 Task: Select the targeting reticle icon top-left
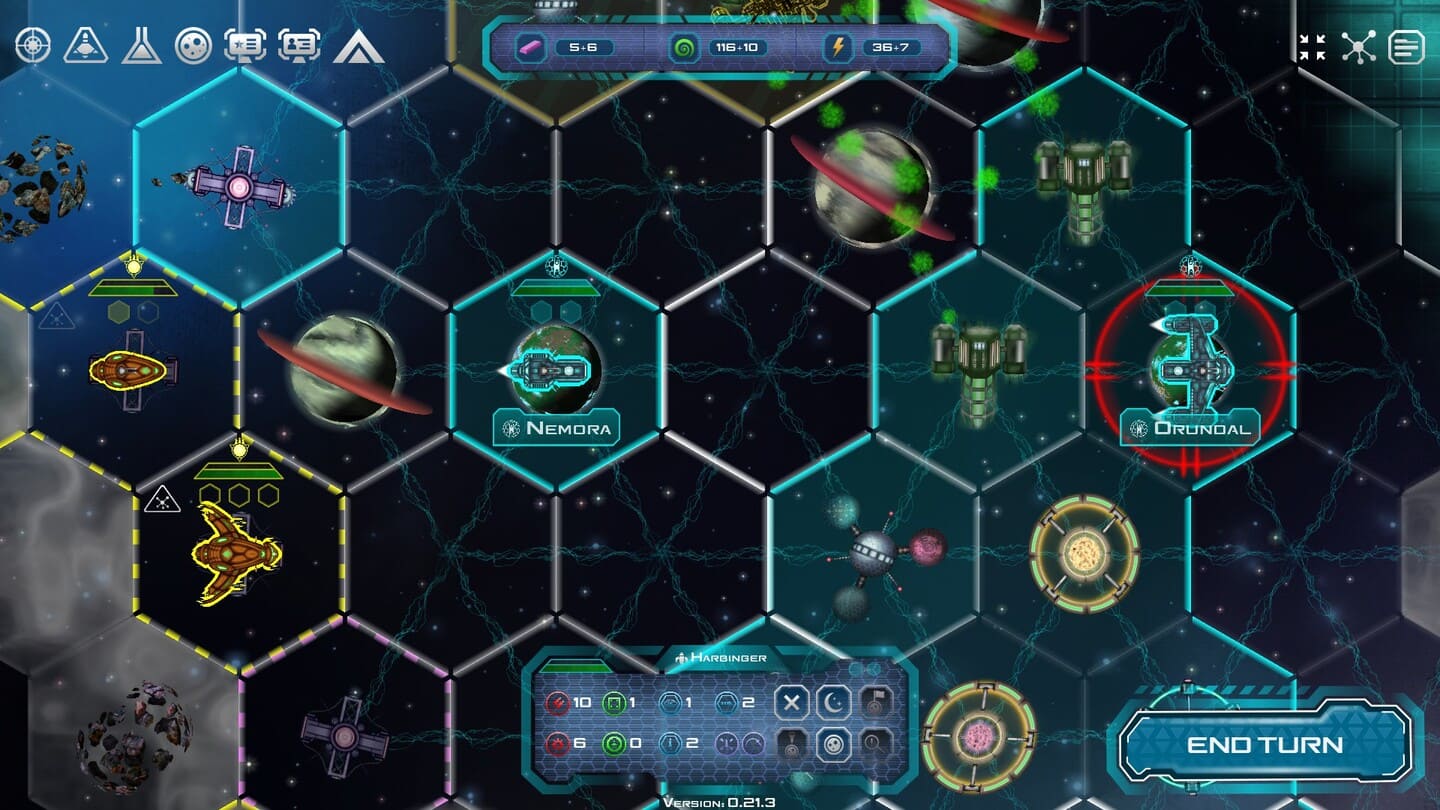[32, 45]
